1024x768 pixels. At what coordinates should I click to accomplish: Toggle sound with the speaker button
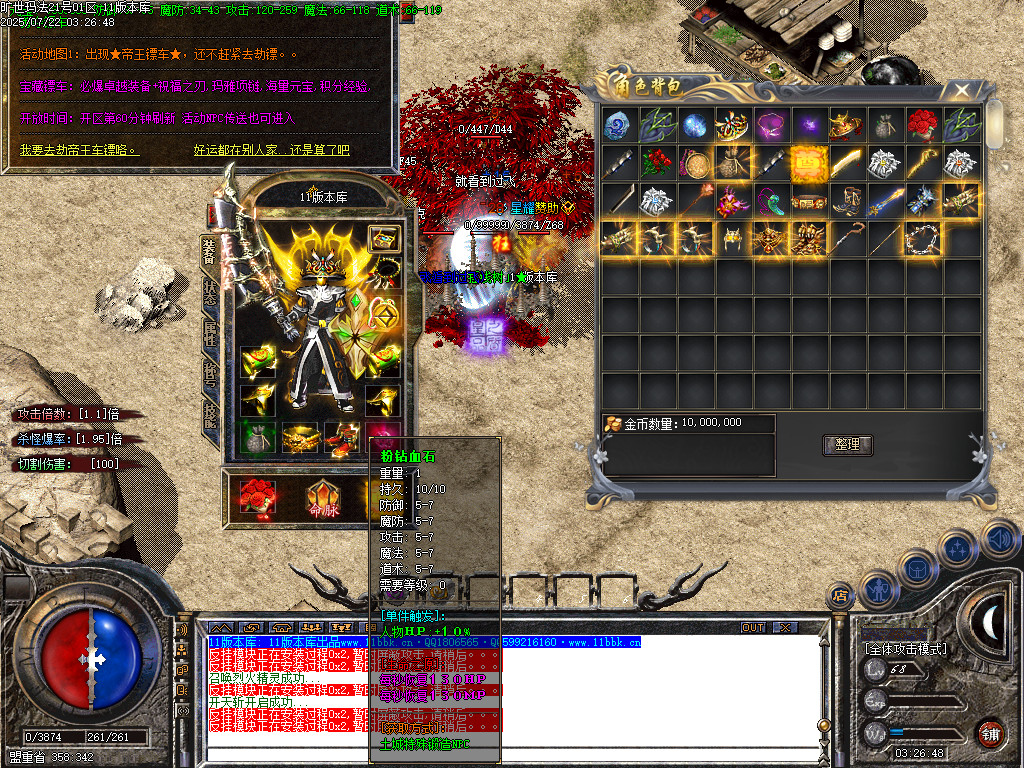coord(998,538)
